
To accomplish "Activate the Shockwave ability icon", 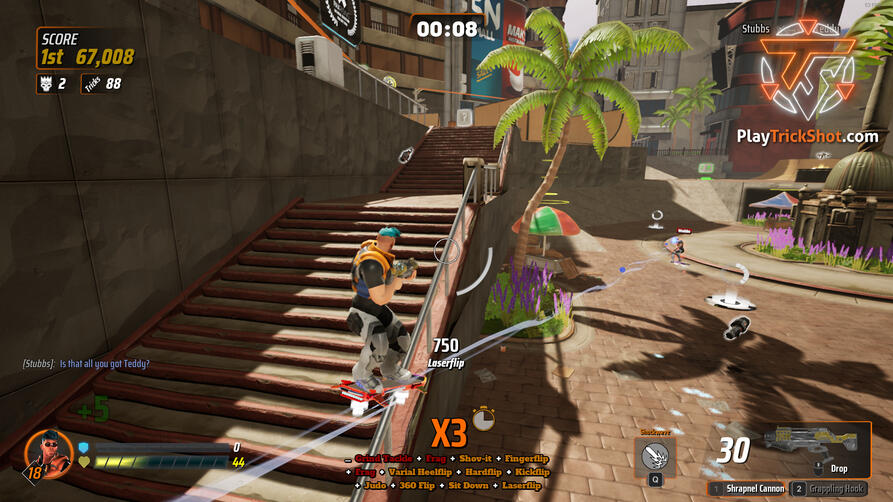I will (655, 455).
